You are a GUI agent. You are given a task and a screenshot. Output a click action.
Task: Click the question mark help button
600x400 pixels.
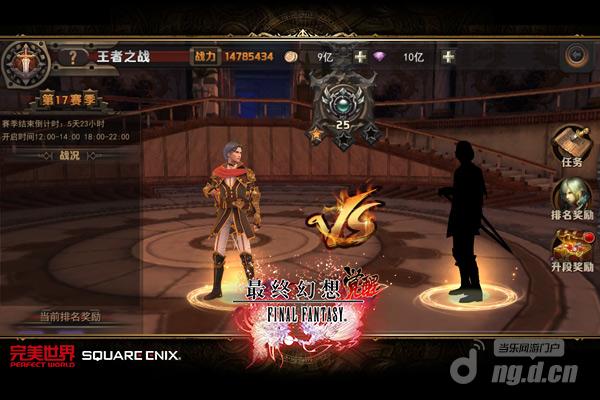point(72,56)
